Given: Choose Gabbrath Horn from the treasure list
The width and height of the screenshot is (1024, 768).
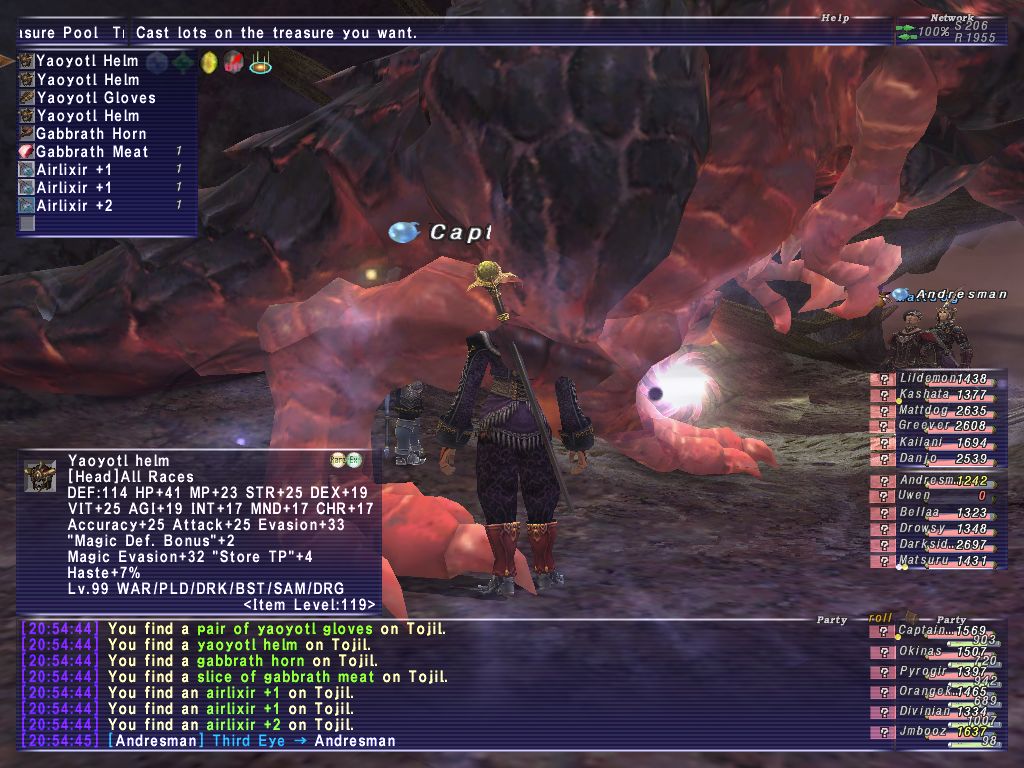Looking at the screenshot, I should pyautogui.click(x=91, y=134).
